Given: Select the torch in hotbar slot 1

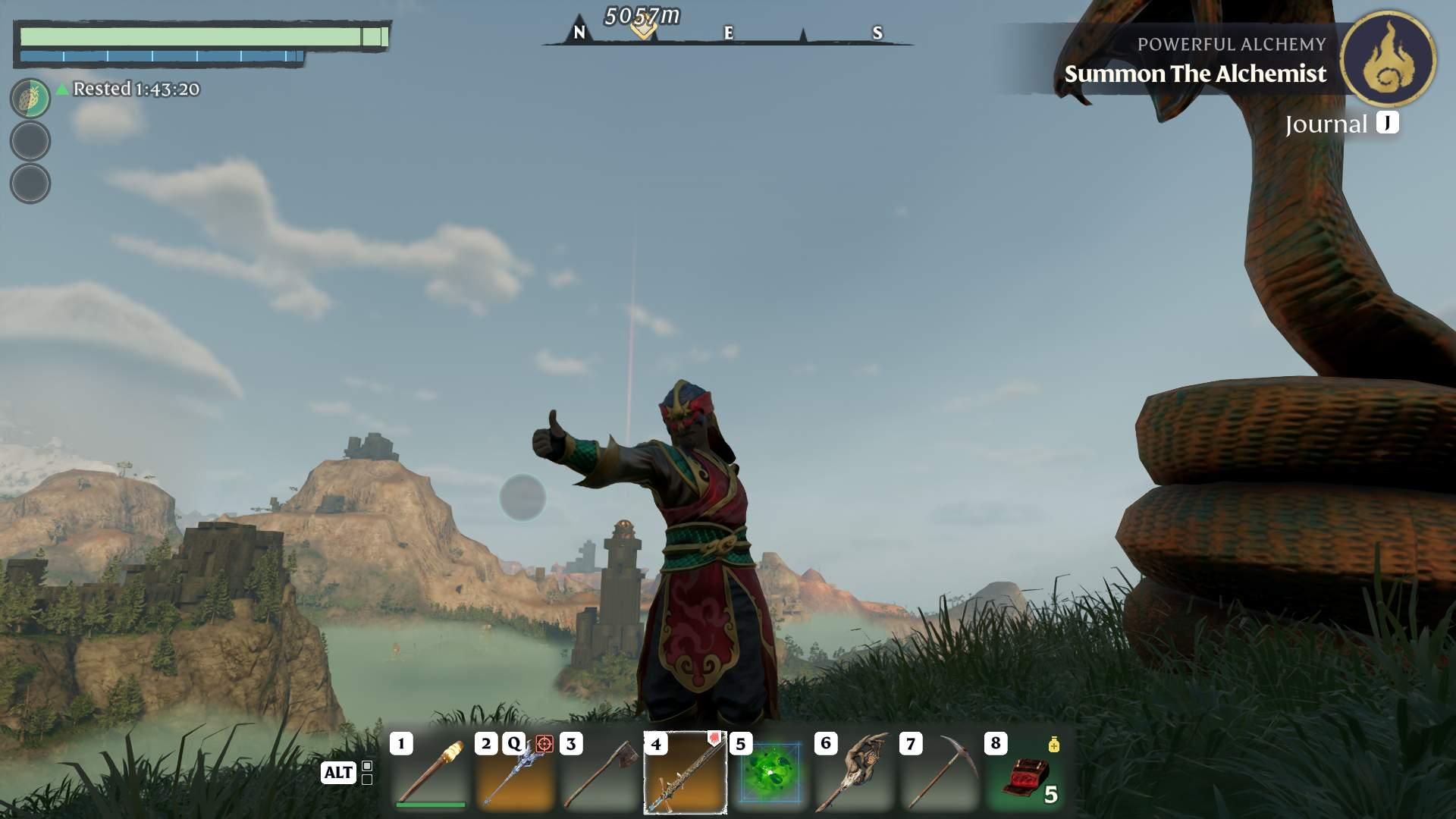Looking at the screenshot, I should [x=431, y=772].
